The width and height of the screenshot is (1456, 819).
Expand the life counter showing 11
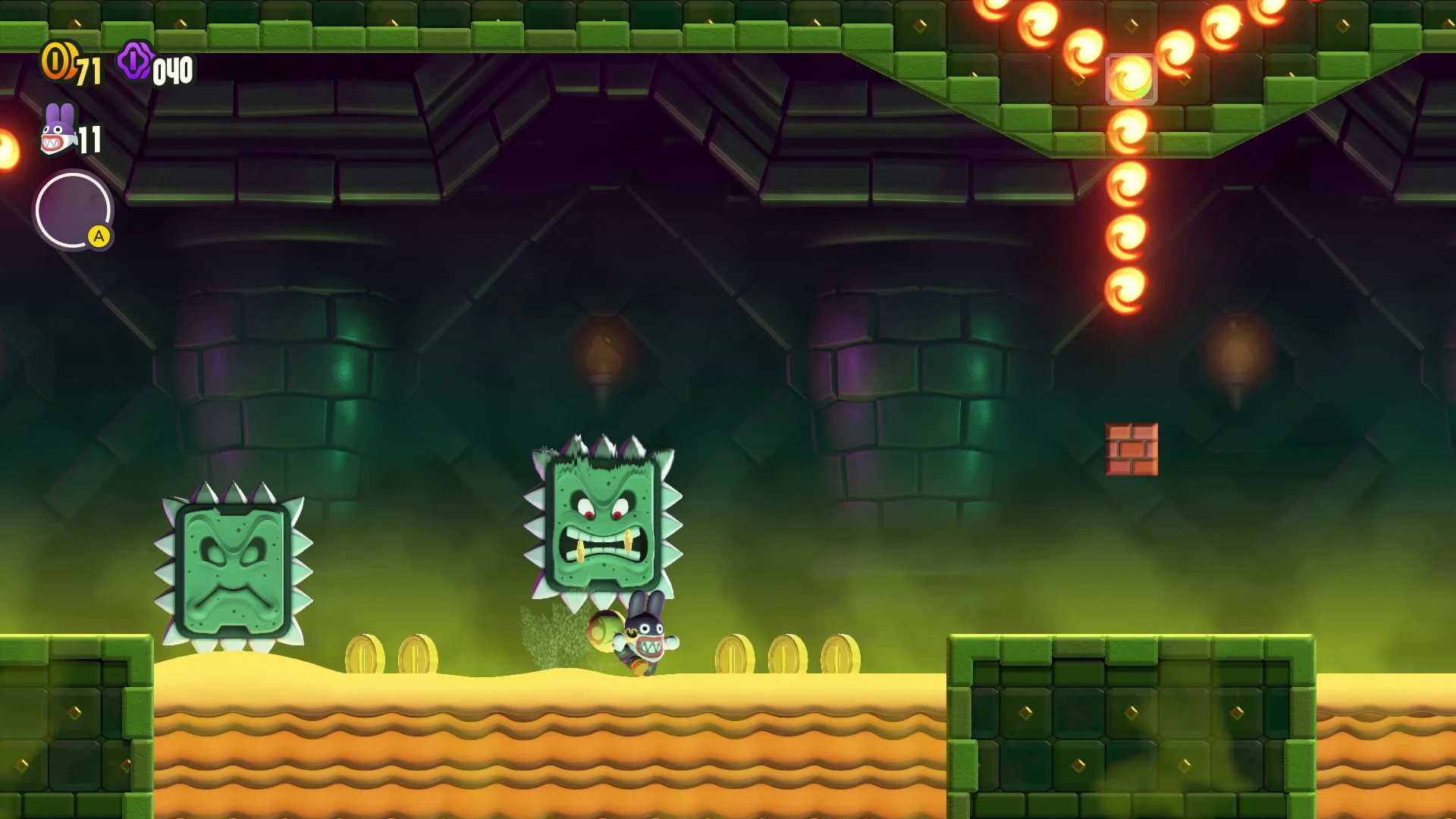[x=91, y=140]
